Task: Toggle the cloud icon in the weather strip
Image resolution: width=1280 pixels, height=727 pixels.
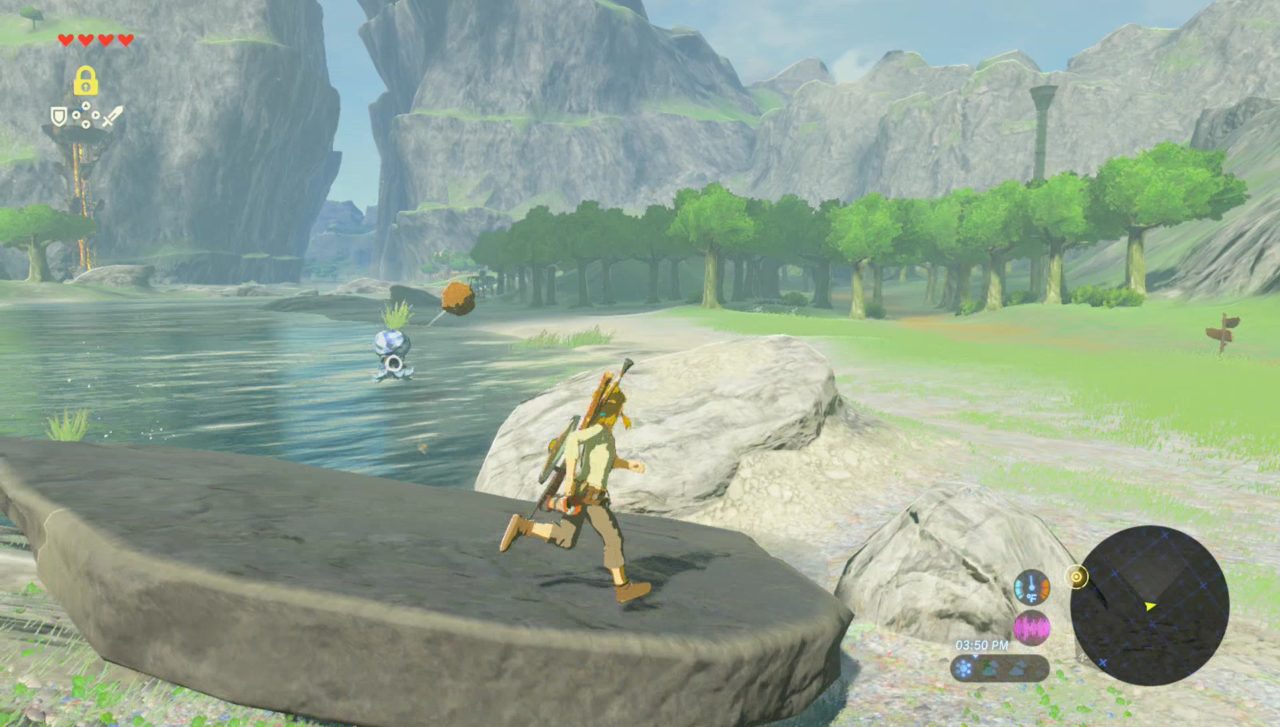Action: tap(1017, 669)
